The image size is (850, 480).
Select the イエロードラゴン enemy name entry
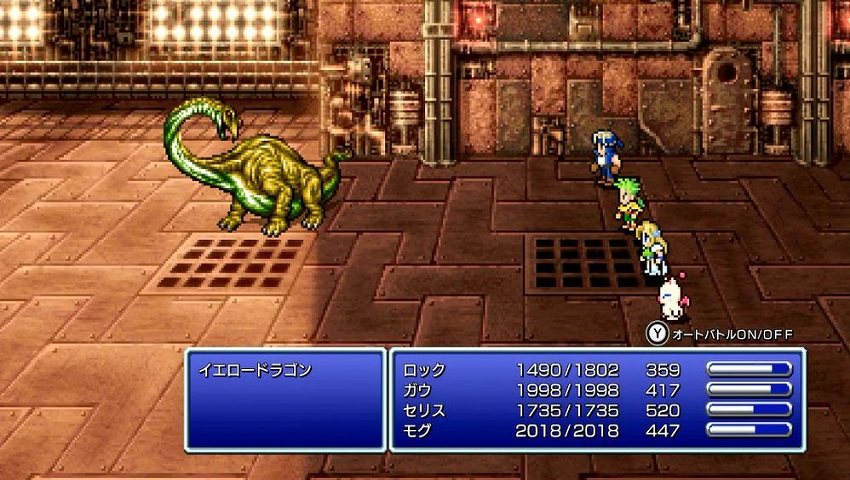coord(256,371)
